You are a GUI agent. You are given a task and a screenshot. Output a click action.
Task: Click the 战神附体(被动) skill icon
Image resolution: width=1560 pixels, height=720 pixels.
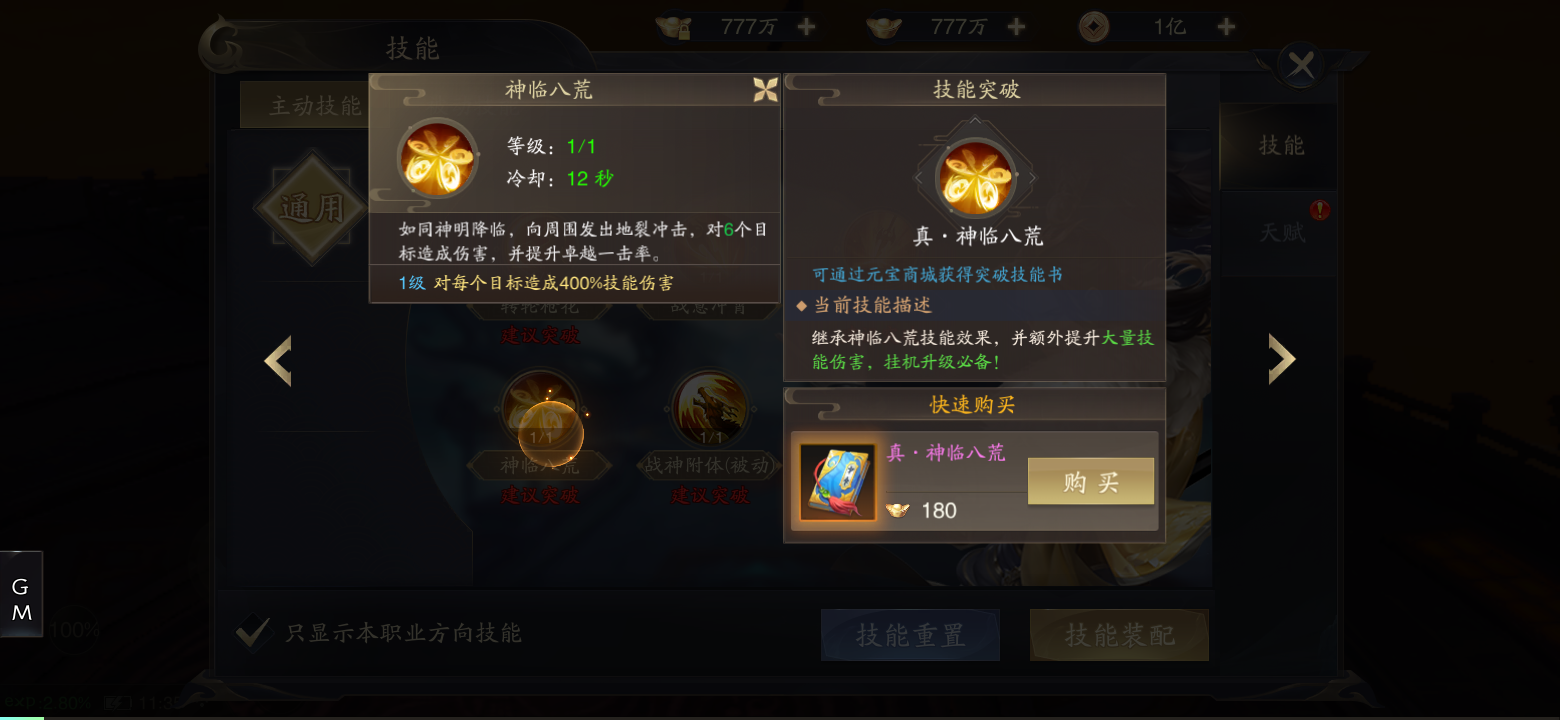[x=709, y=408]
